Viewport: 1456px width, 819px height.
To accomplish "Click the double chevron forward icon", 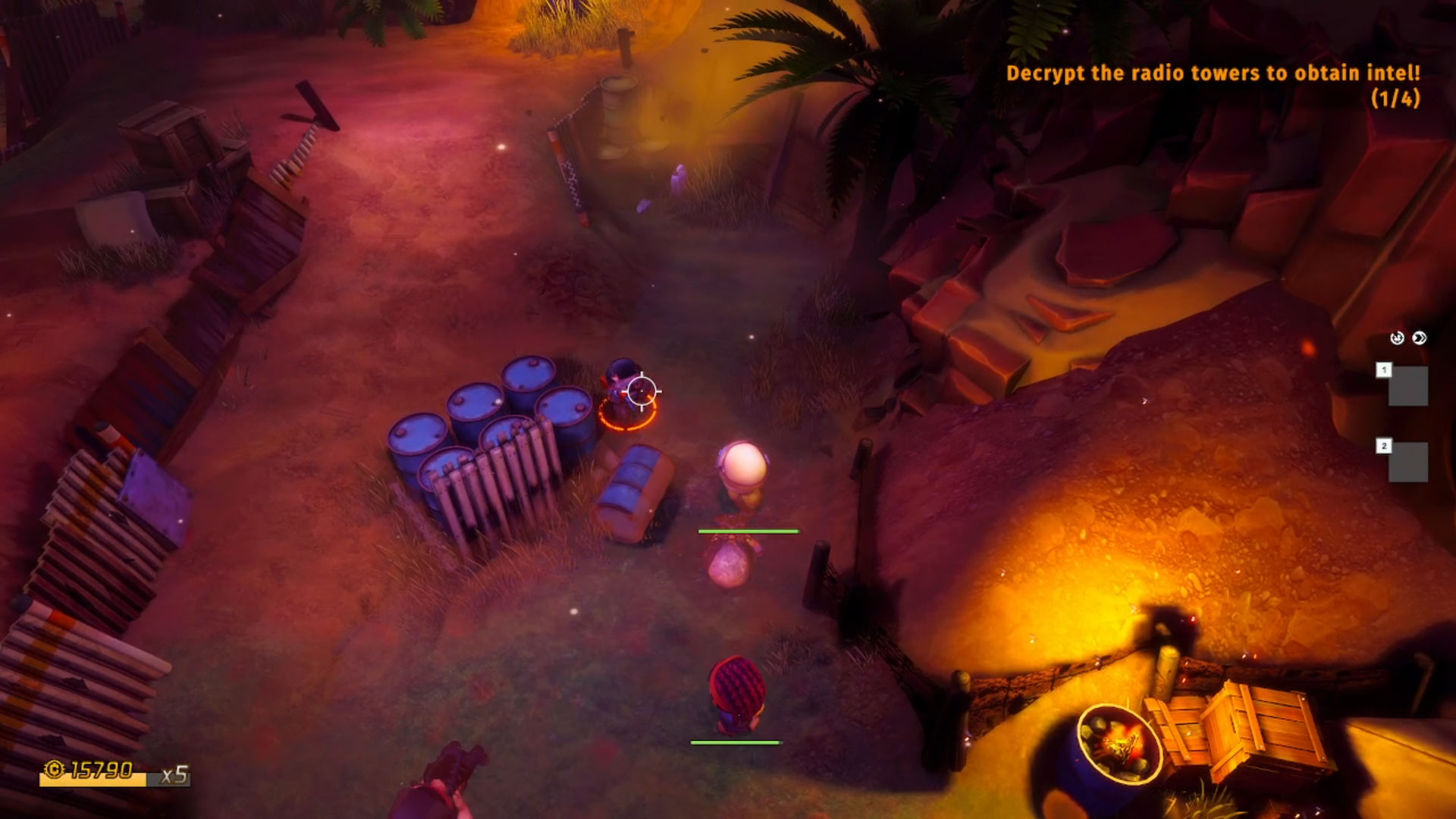I will 1420,338.
